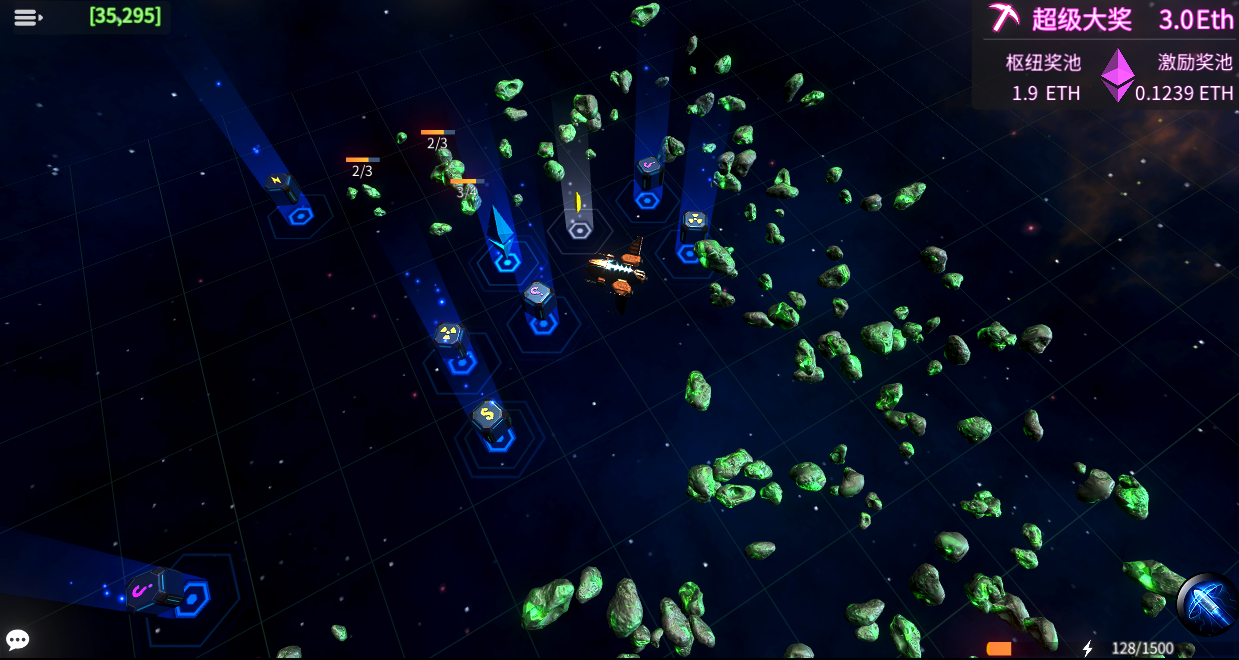Click the purple Ethereum diamond icon
Viewport: 1239px width, 660px height.
coord(1118,75)
